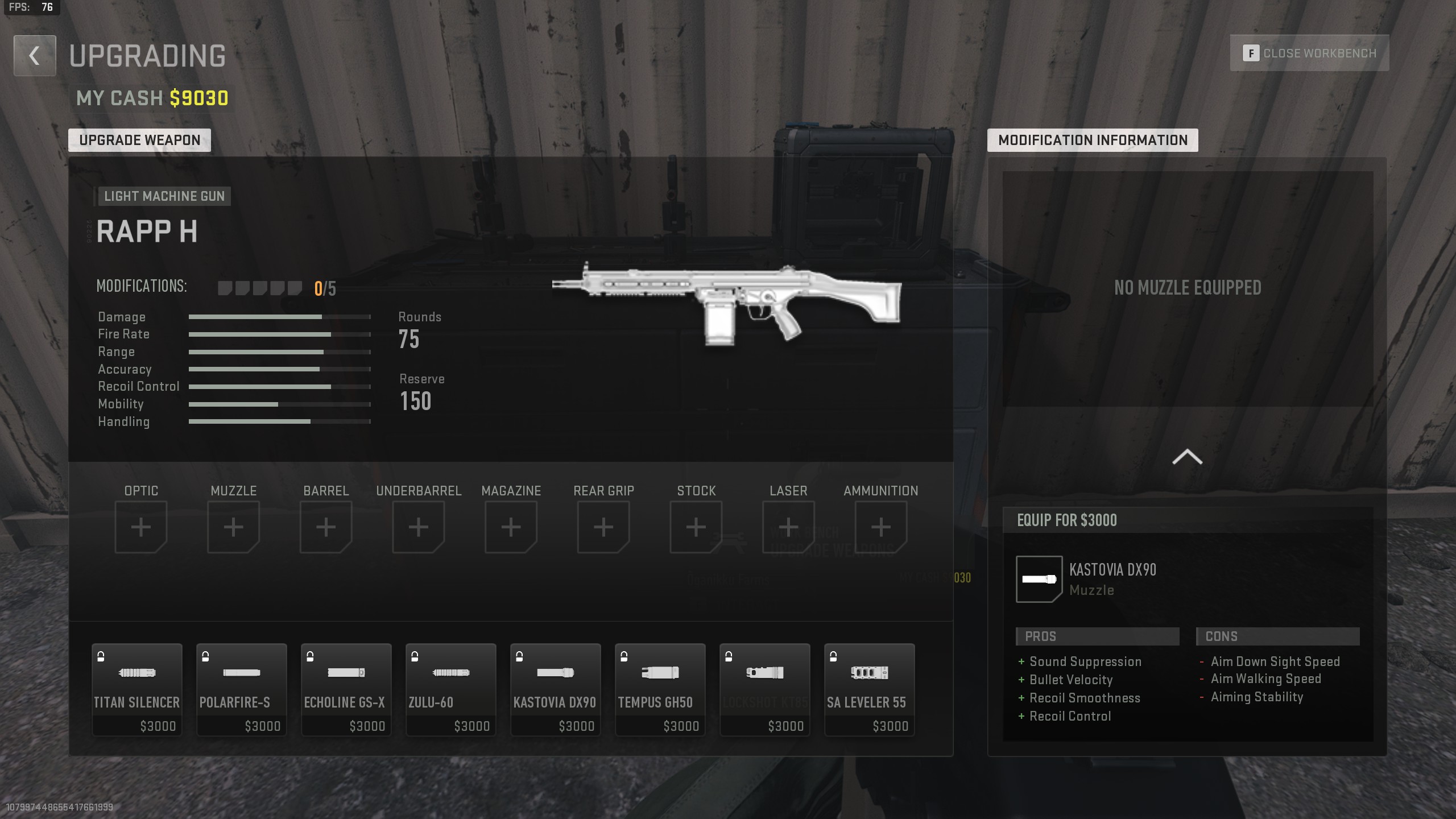Choose the Echoline GS-X attachment
Screen dimensions: 1456x819
click(x=346, y=688)
